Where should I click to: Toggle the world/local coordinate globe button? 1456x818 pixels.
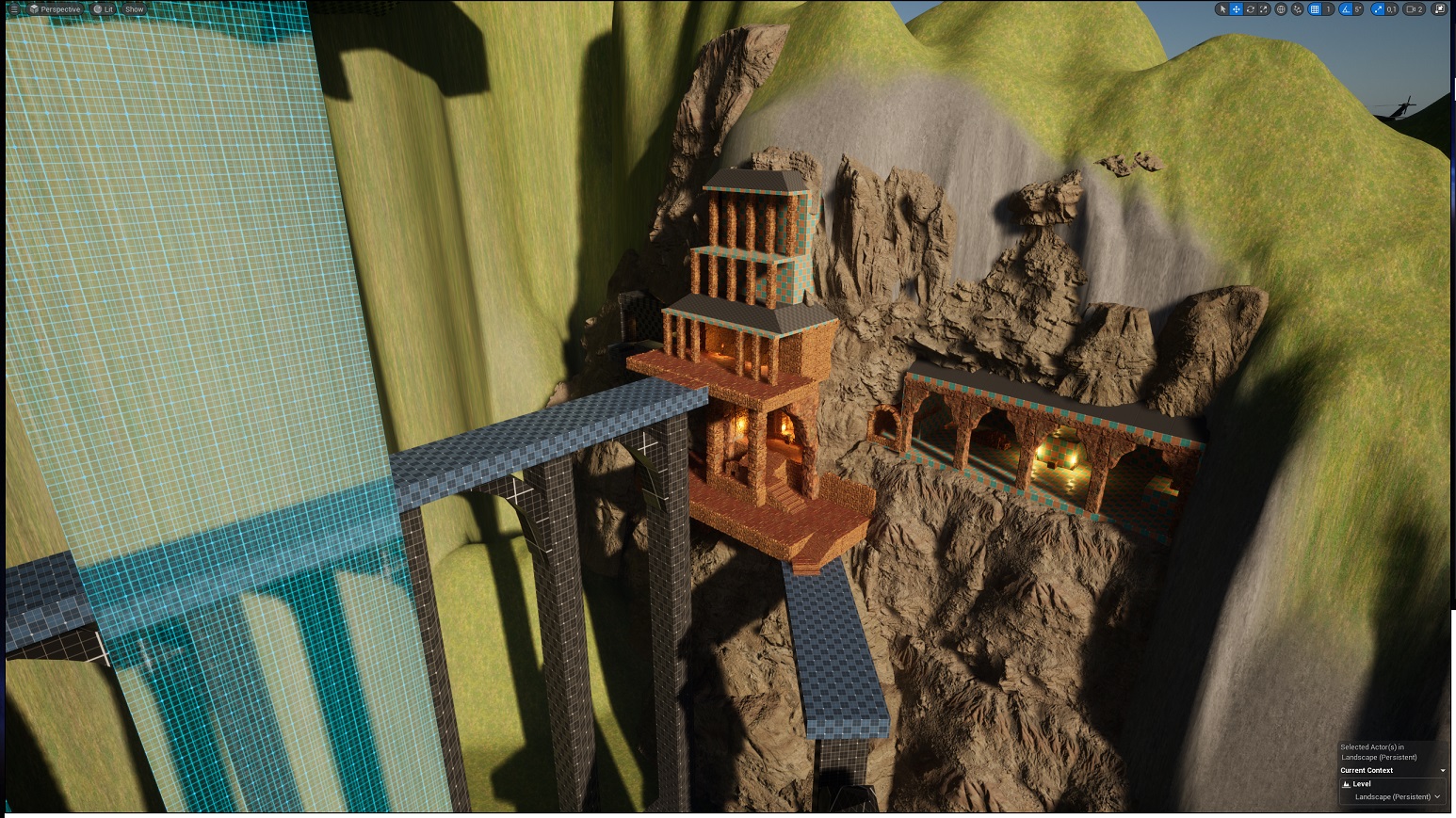pyautogui.click(x=1281, y=9)
